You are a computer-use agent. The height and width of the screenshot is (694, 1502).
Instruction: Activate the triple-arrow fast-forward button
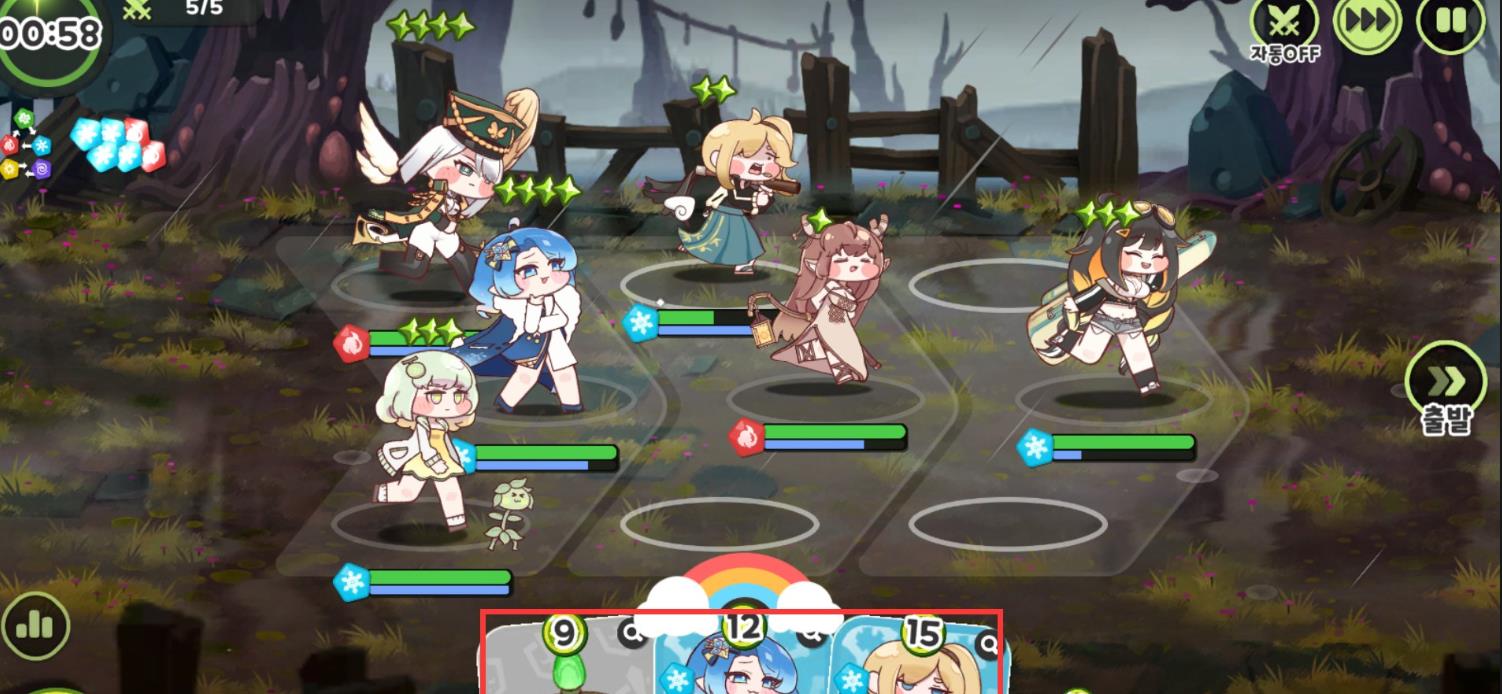point(1366,24)
